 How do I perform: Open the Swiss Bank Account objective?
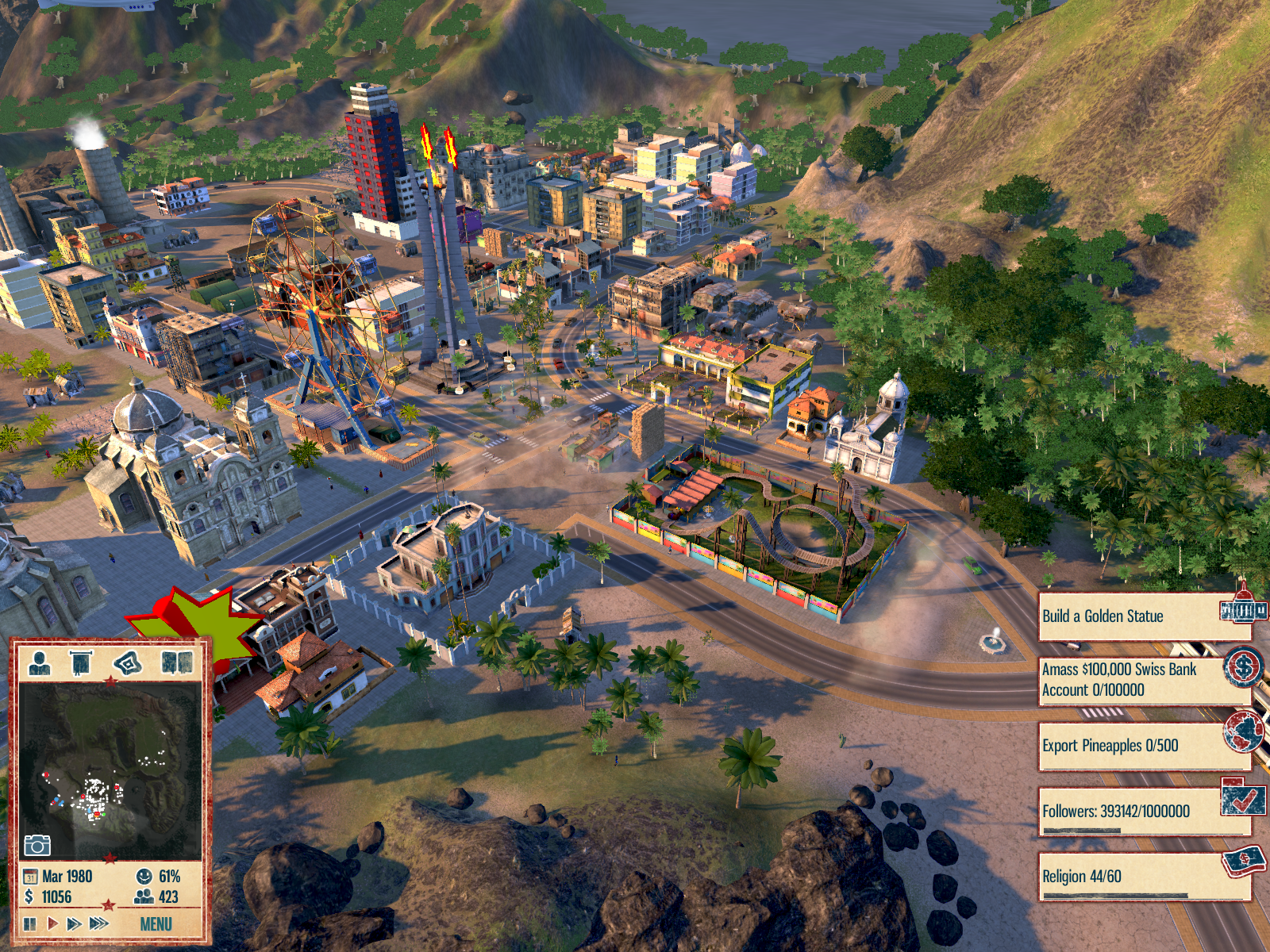click(x=1143, y=680)
